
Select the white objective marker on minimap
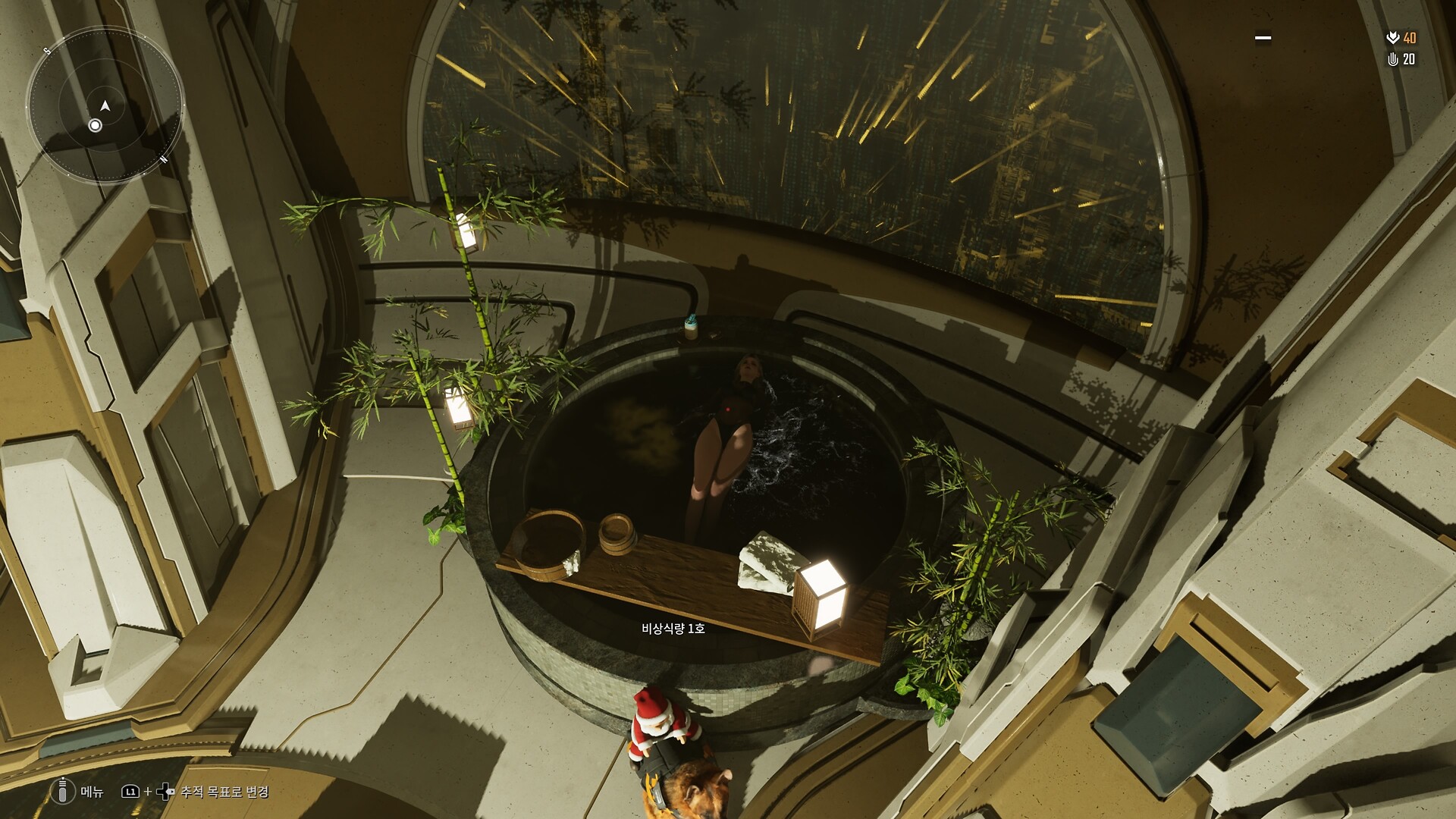(x=95, y=125)
